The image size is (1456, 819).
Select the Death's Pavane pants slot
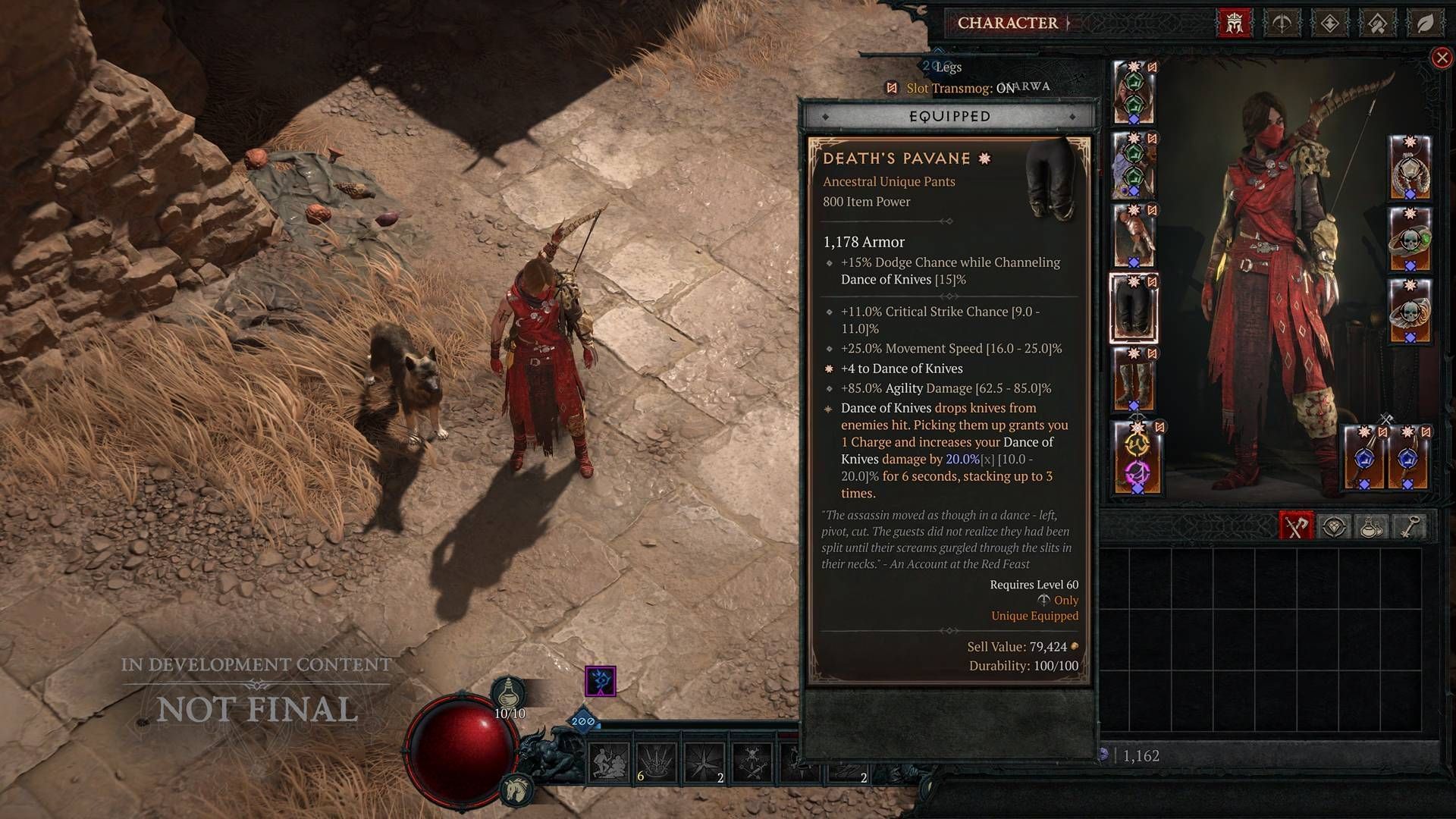(x=1134, y=307)
